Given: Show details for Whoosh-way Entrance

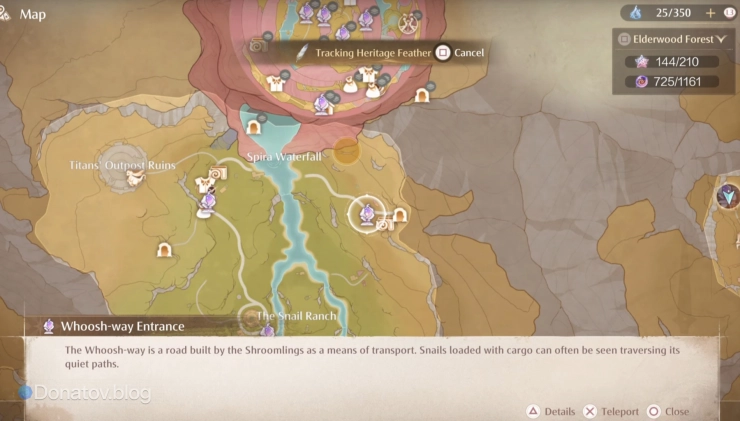Looking at the screenshot, I should 551,411.
